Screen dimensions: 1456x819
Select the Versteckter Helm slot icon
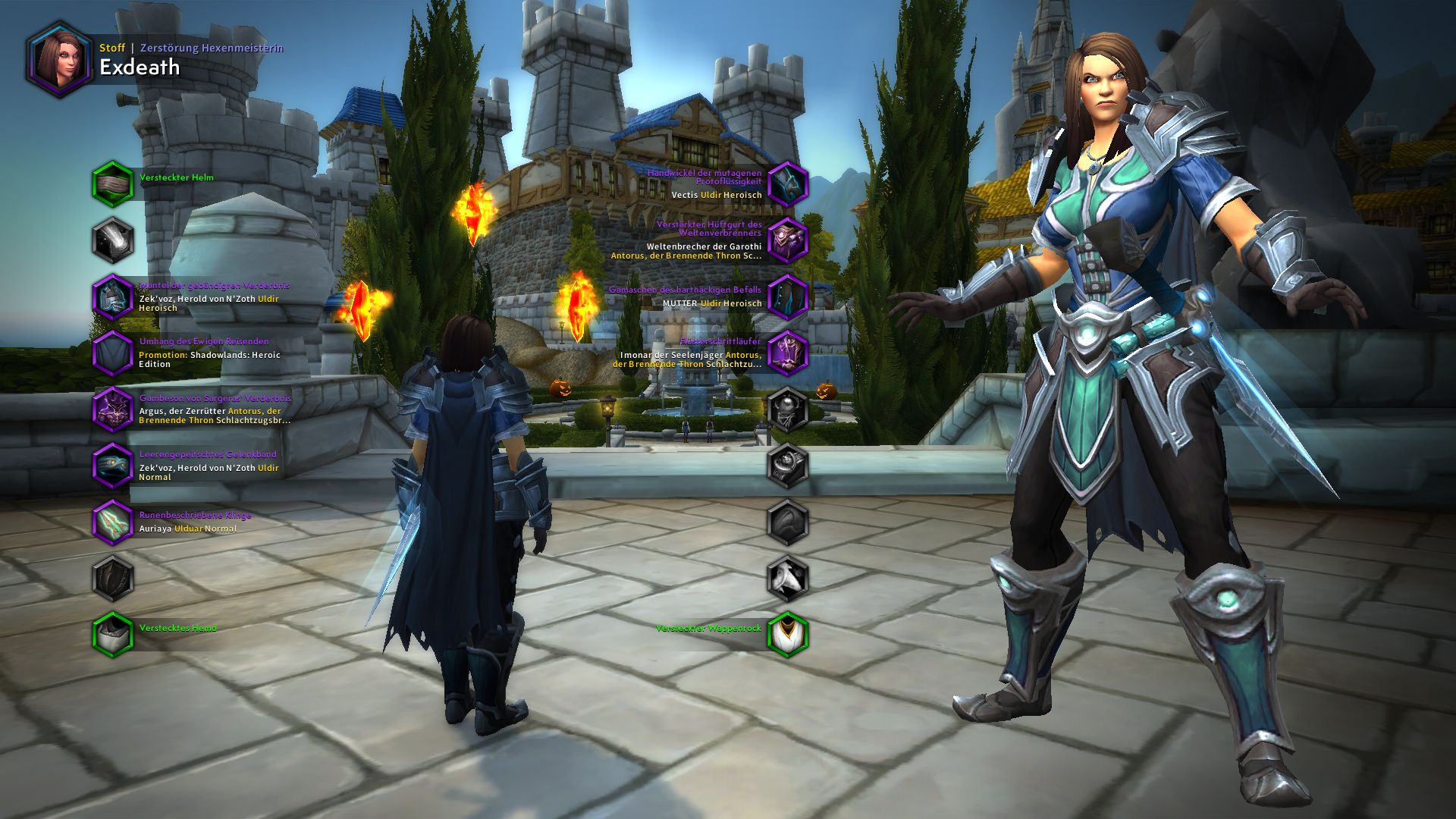point(112,182)
